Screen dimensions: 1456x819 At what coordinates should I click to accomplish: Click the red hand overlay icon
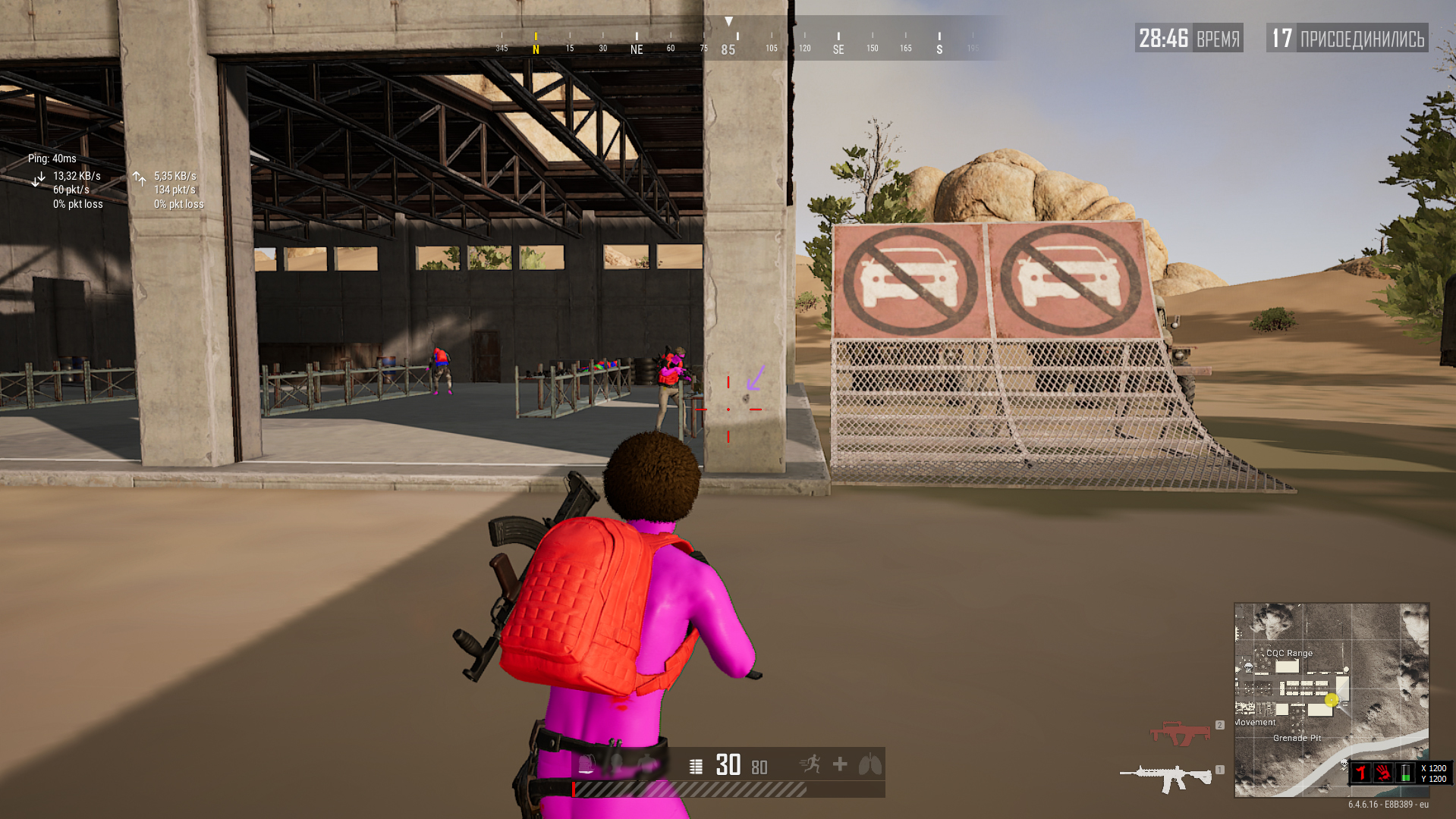point(1383,773)
